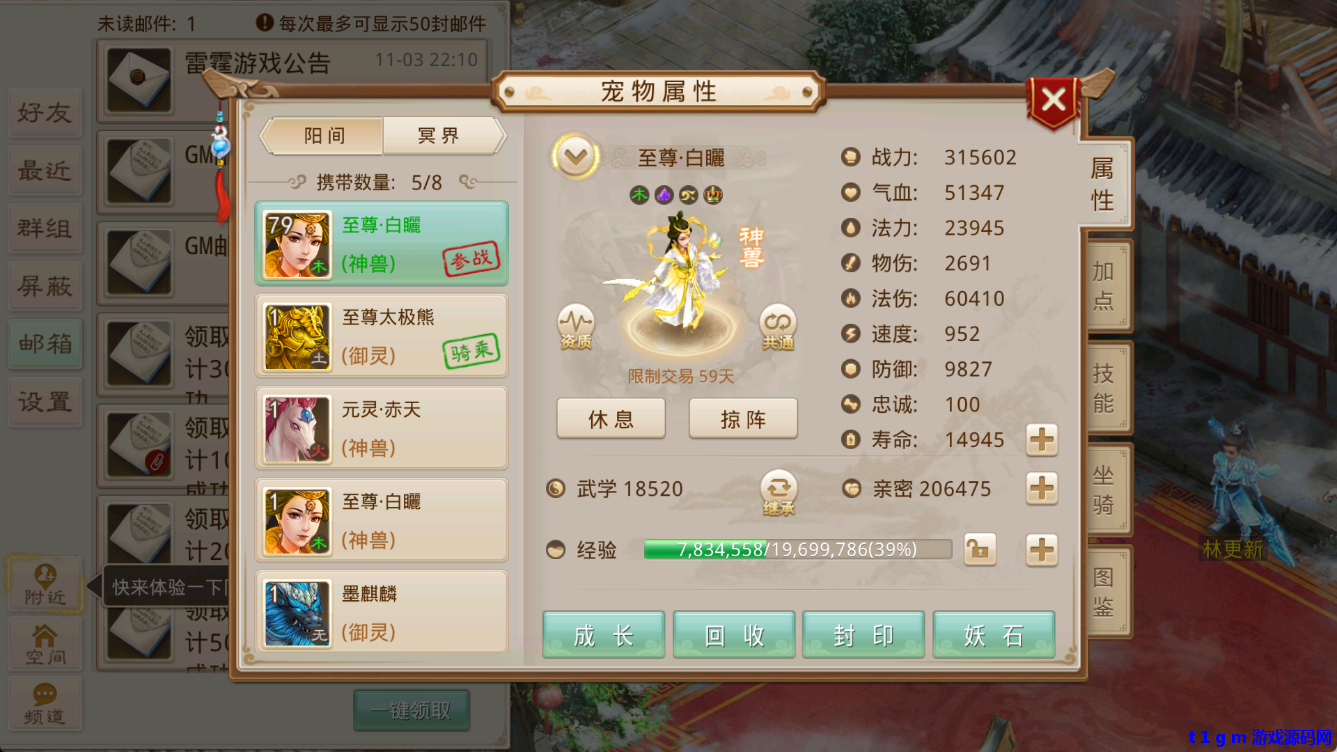Click the crown icon above the pet model
This screenshot has width=1337, height=752.
[713, 196]
